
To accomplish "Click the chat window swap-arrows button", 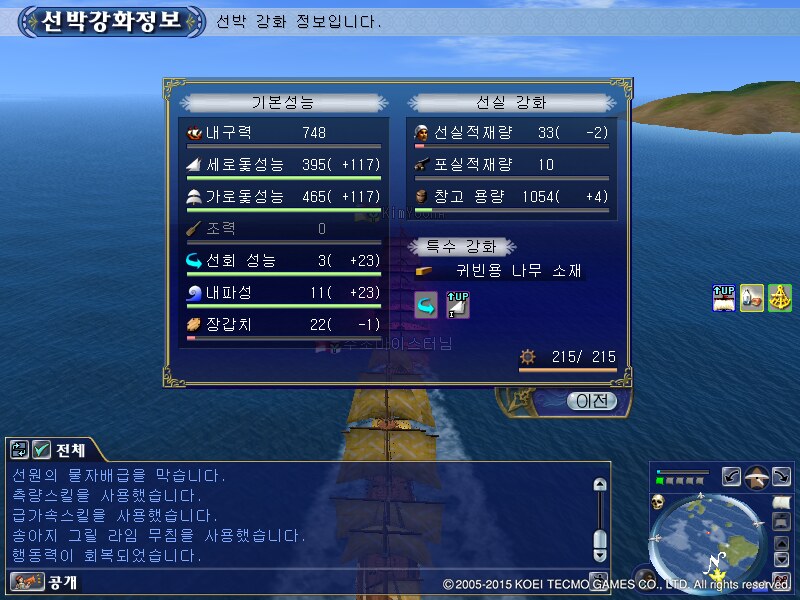I will point(19,449).
